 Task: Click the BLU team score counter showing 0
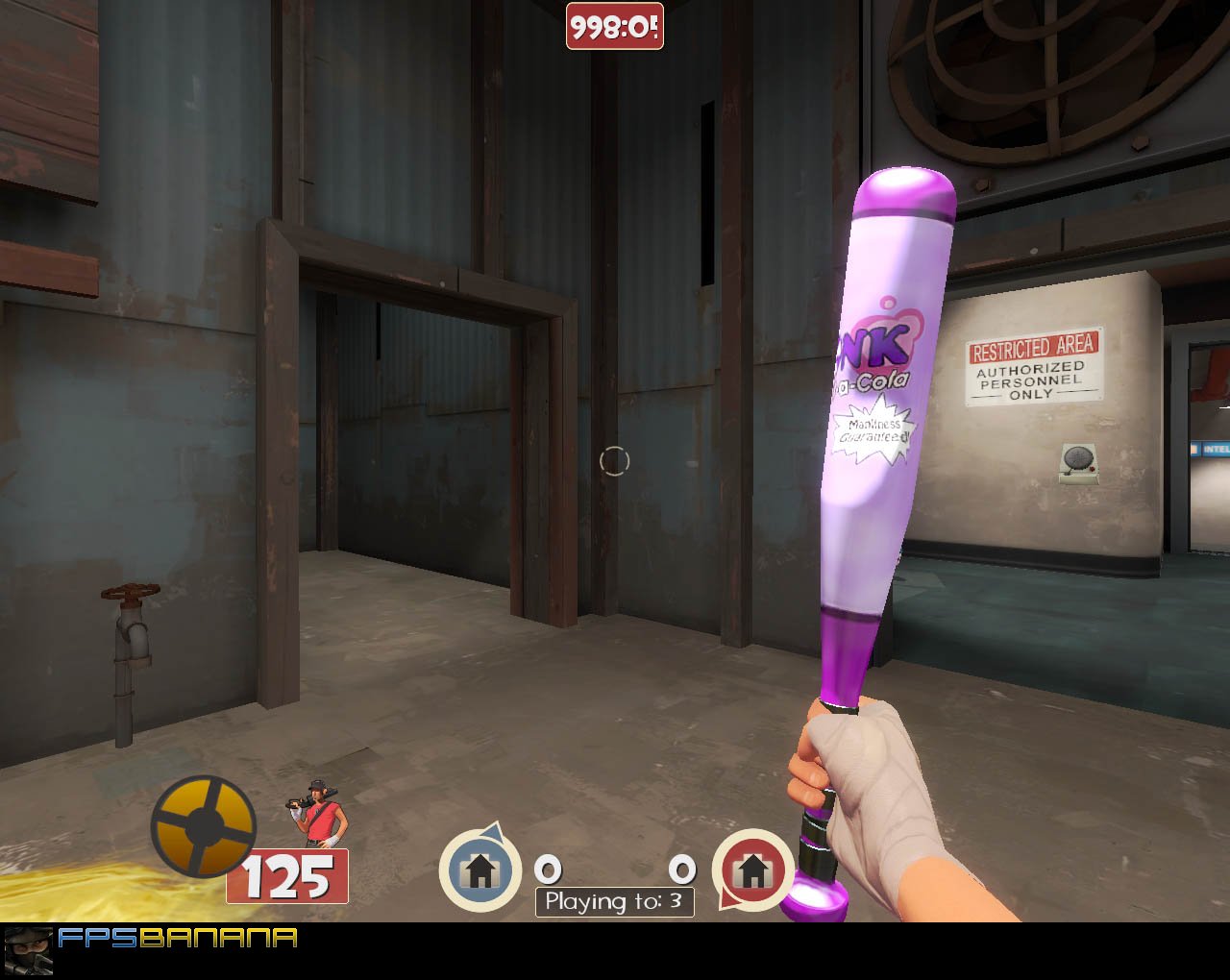[x=548, y=870]
